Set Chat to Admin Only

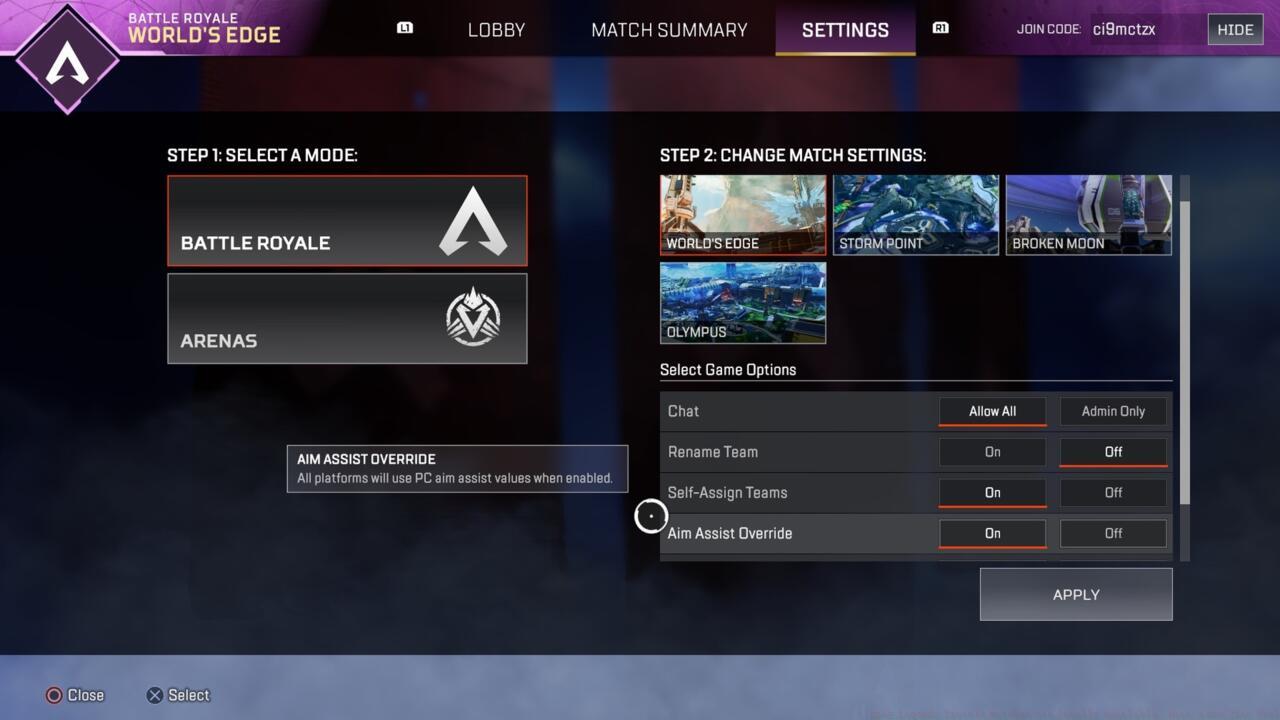(1112, 411)
